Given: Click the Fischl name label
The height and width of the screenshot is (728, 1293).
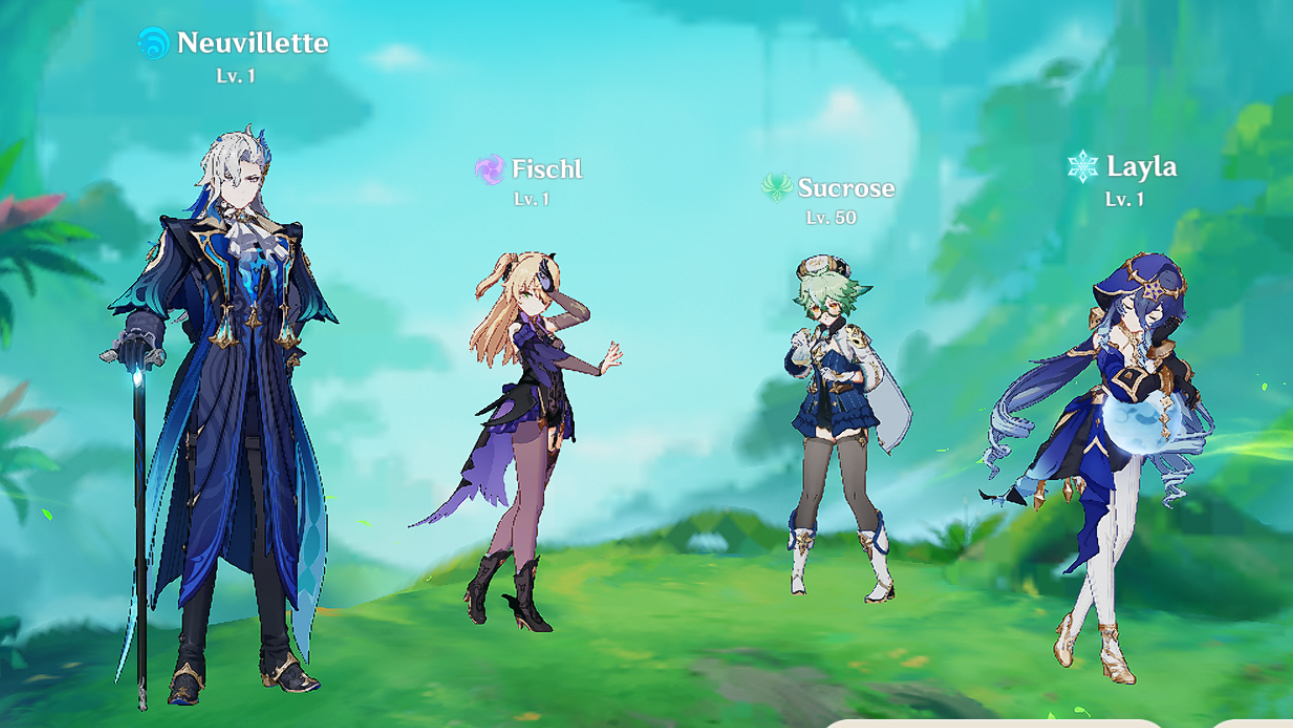Looking at the screenshot, I should (x=545, y=168).
